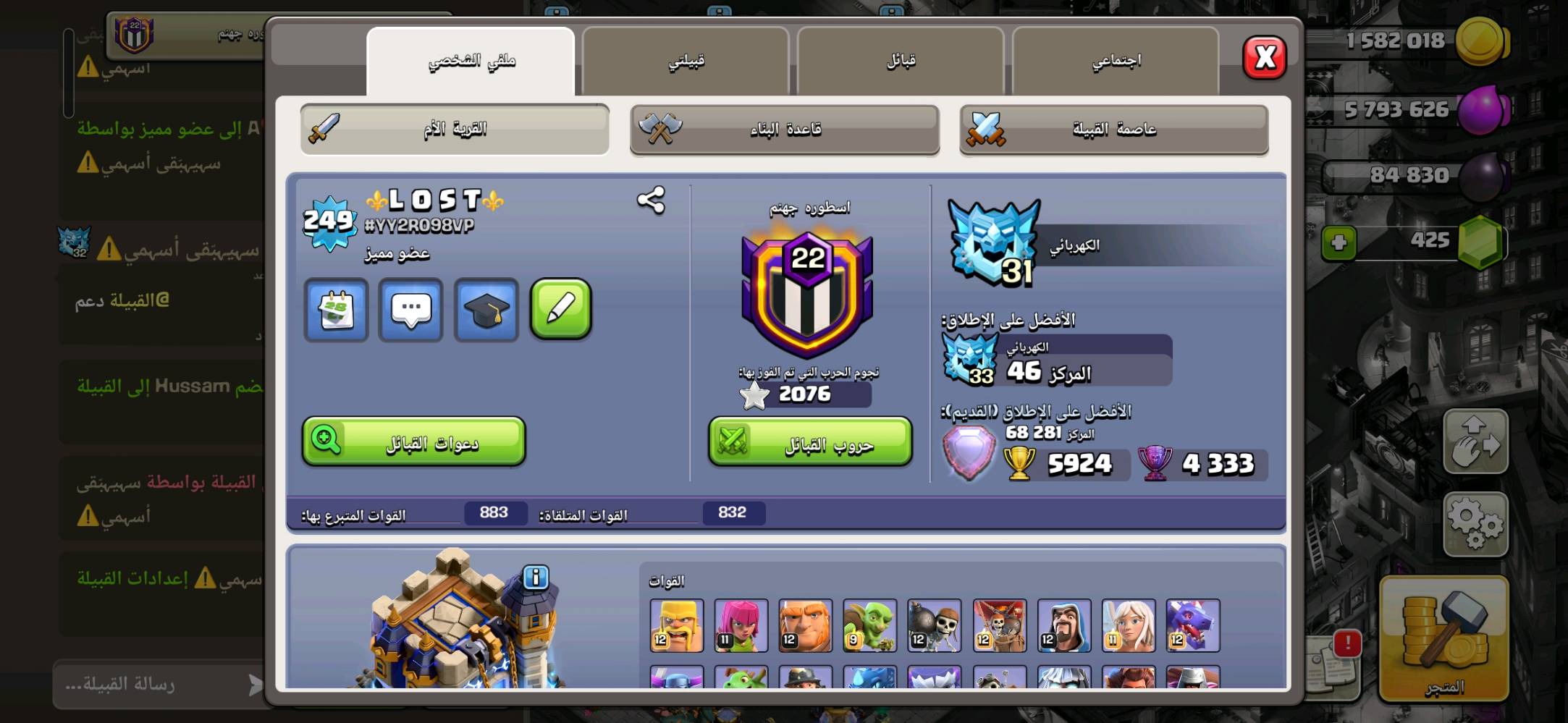The width and height of the screenshot is (1568, 723).
Task: Open حروب القبائل war history
Action: coord(809,443)
